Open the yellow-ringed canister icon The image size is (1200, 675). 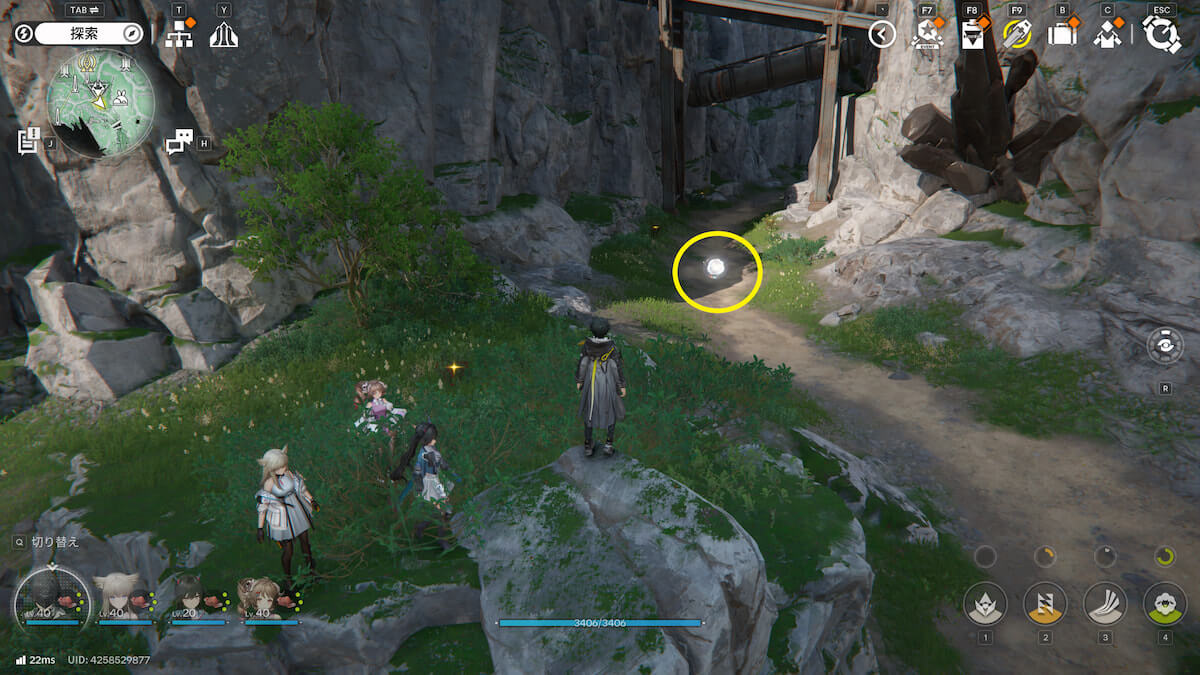1017,35
